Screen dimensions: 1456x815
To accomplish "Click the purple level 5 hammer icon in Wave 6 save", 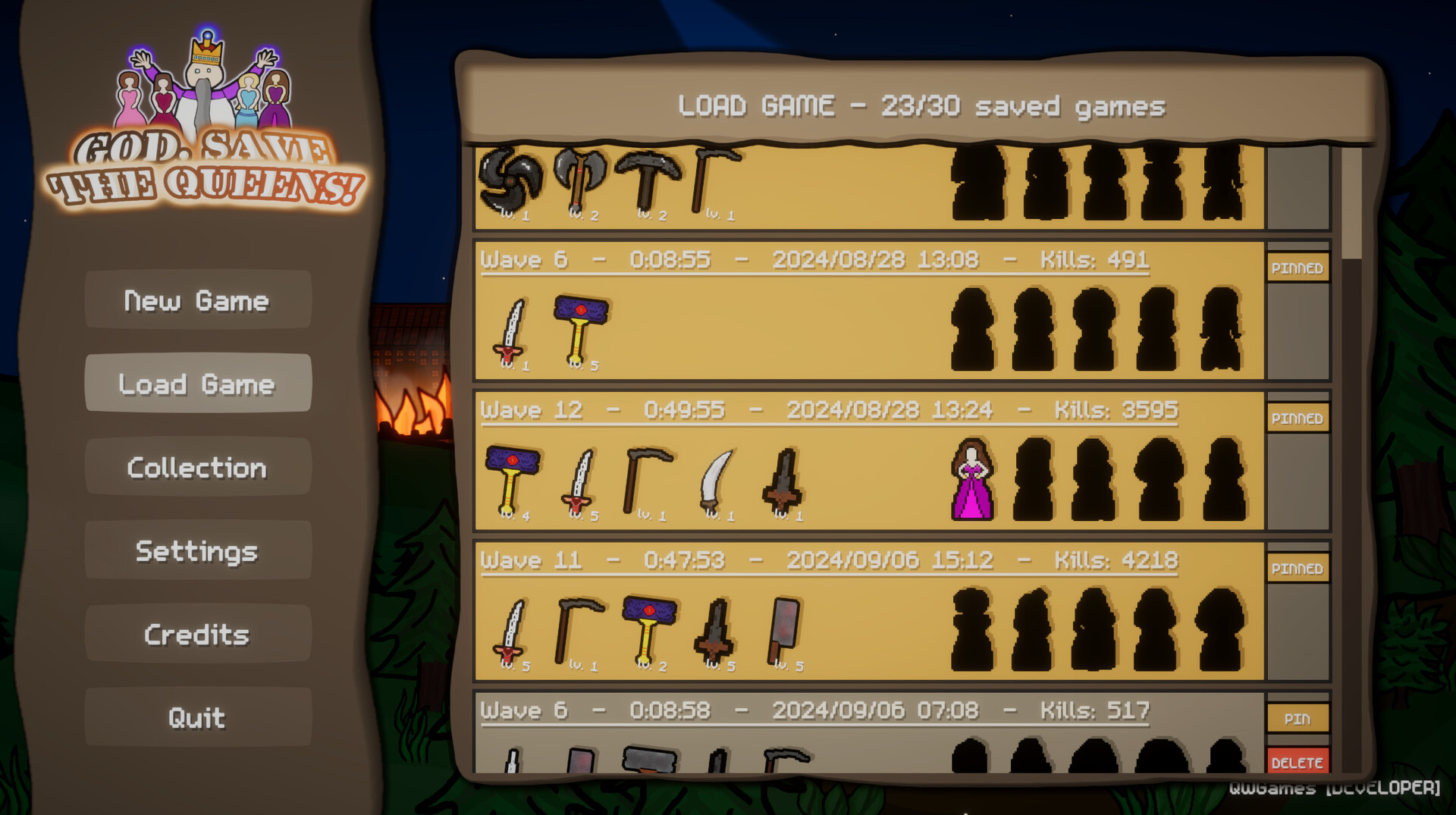I will pyautogui.click(x=580, y=330).
